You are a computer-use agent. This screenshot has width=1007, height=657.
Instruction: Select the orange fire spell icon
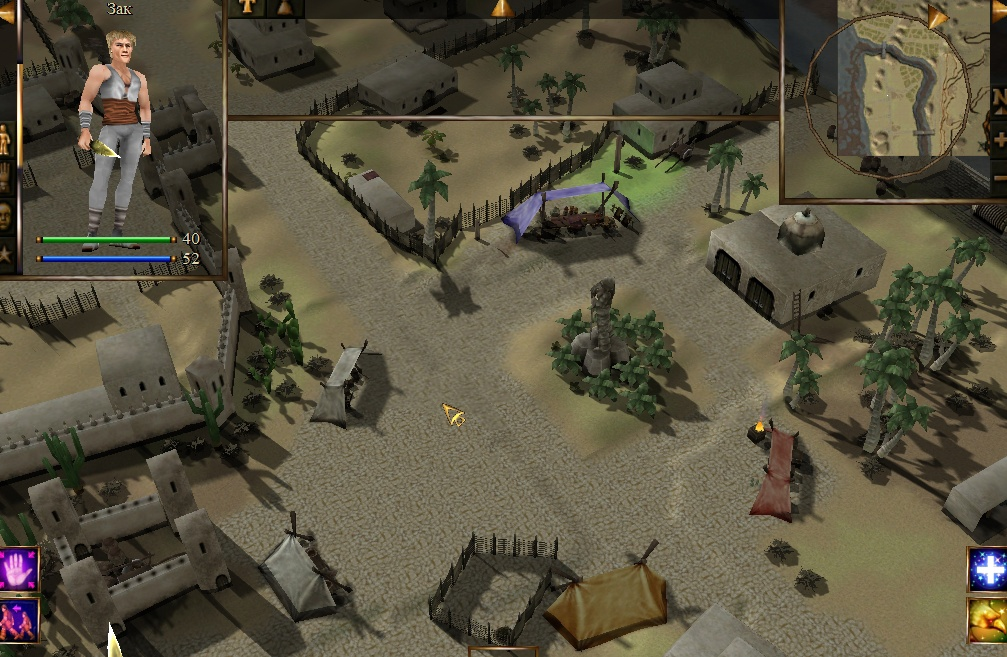coord(987,620)
